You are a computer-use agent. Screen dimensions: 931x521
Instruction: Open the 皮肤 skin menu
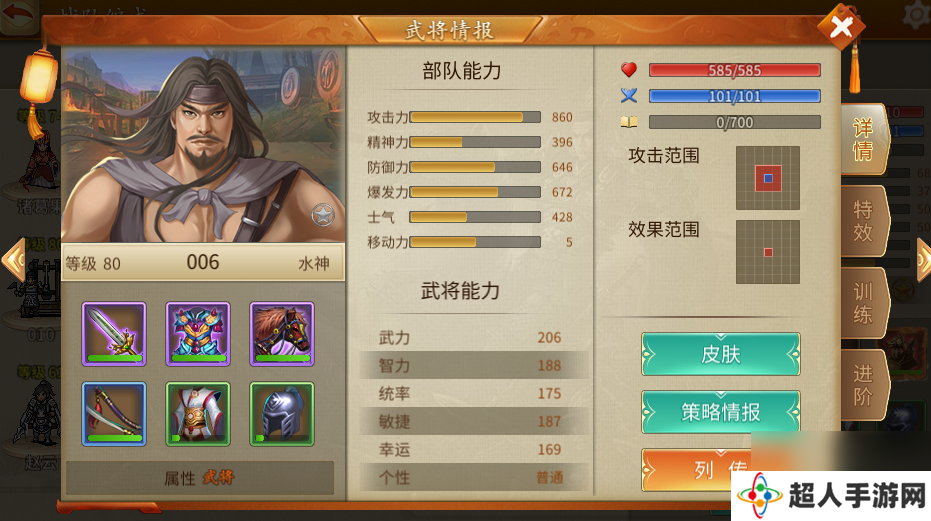720,355
